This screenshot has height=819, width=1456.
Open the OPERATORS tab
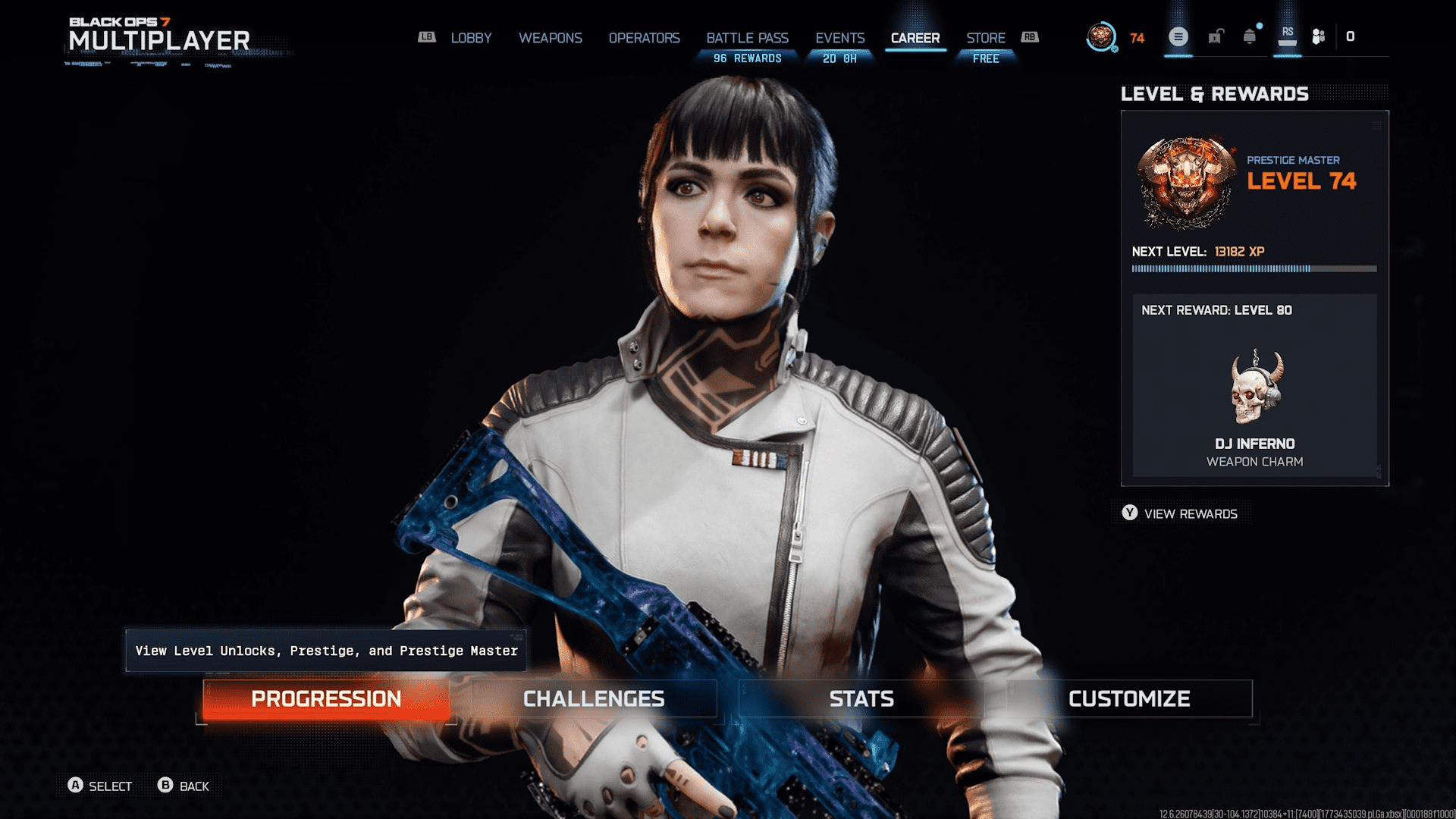coord(645,38)
